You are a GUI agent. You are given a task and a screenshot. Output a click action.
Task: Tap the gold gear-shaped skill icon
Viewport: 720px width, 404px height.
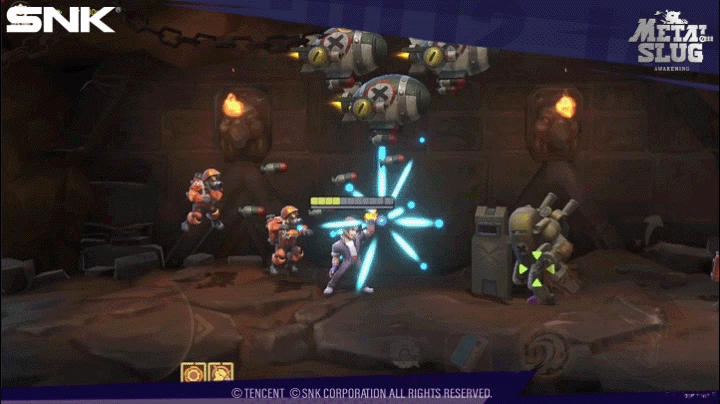tap(193, 374)
